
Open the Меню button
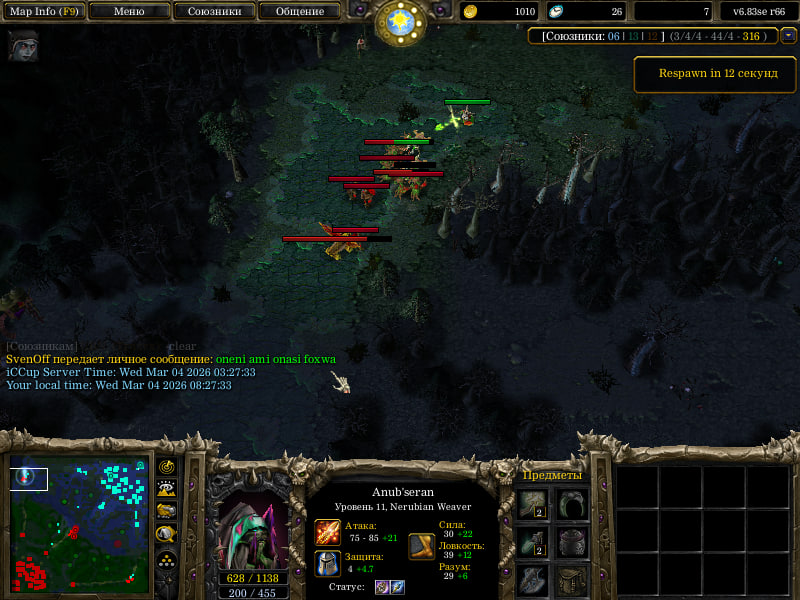click(x=128, y=12)
